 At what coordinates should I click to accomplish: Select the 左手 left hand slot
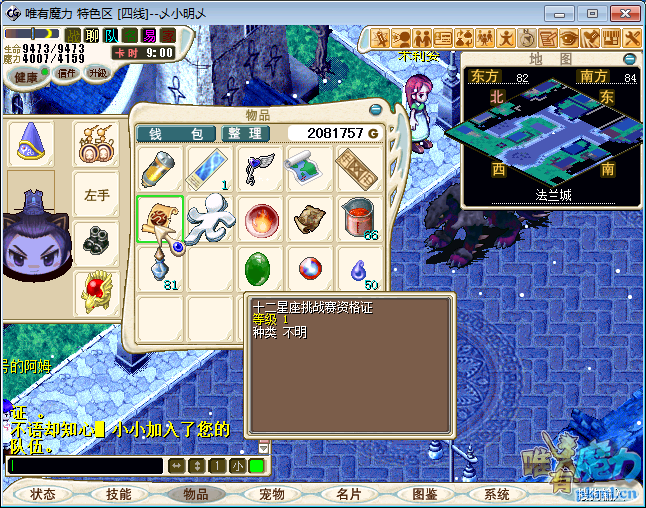[x=97, y=194]
